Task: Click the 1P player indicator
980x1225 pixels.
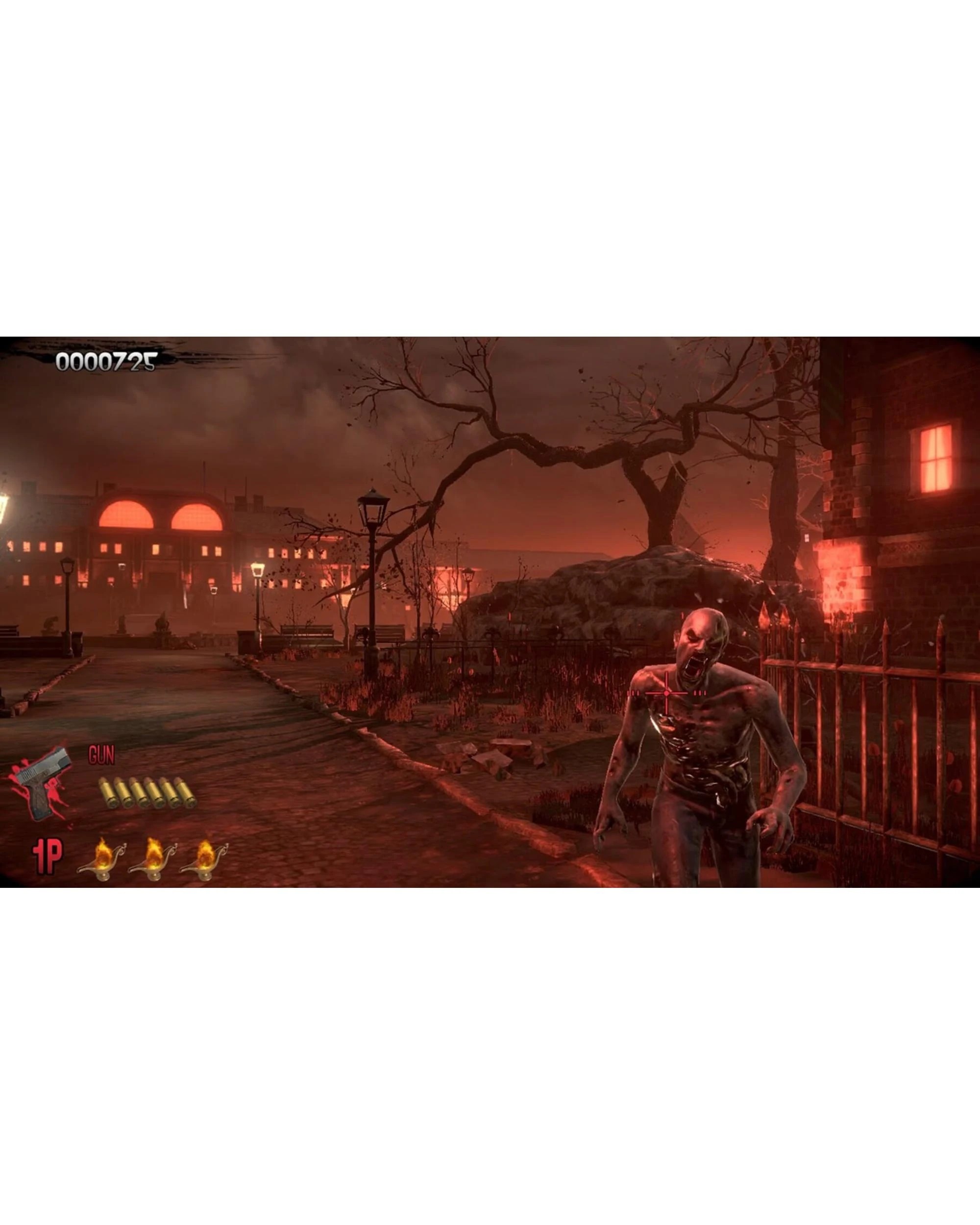Action: [49, 856]
